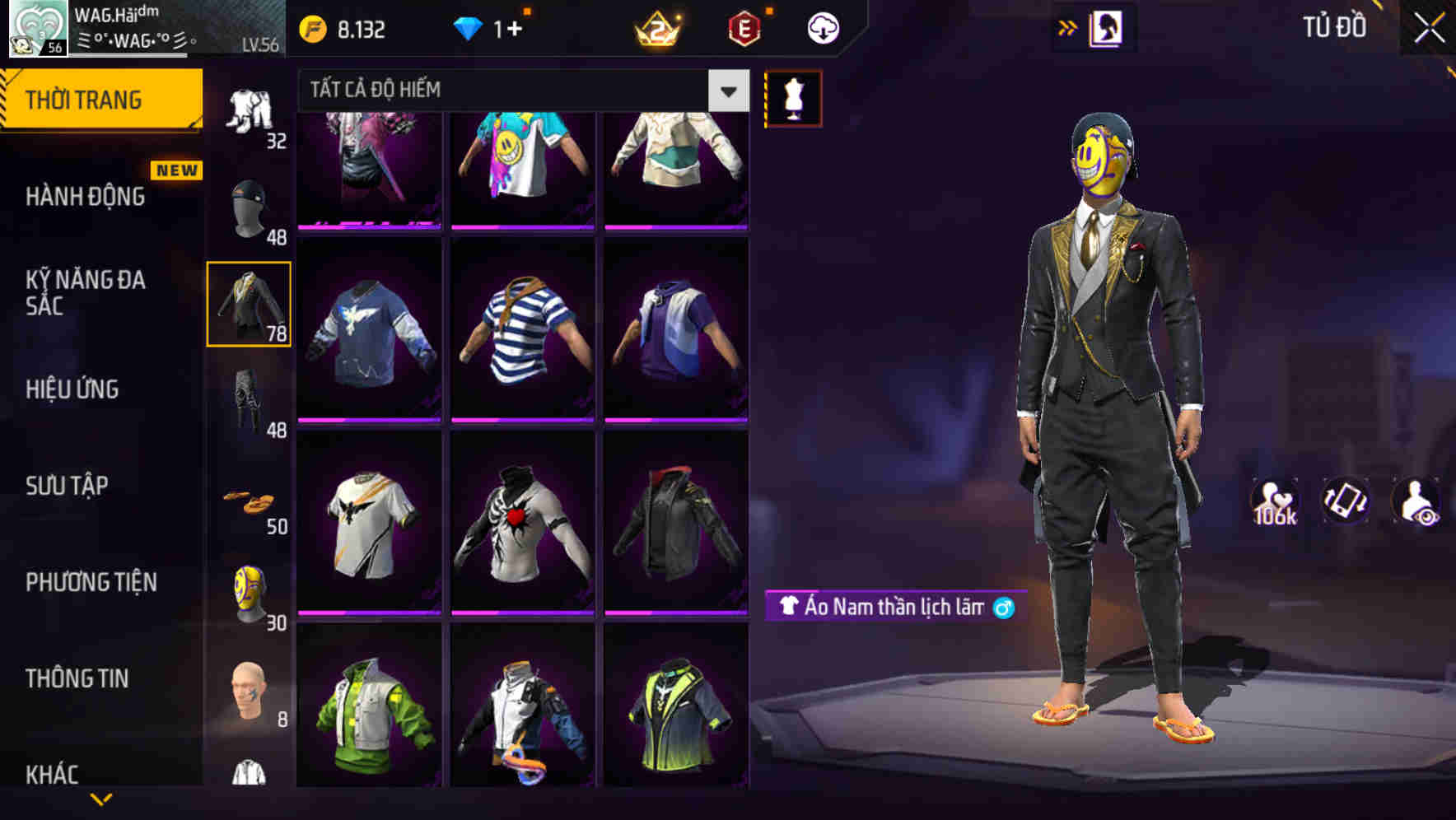The width and height of the screenshot is (1456, 820).
Task: Switch to the HÀNH ĐỘNG tab
Action: (85, 198)
